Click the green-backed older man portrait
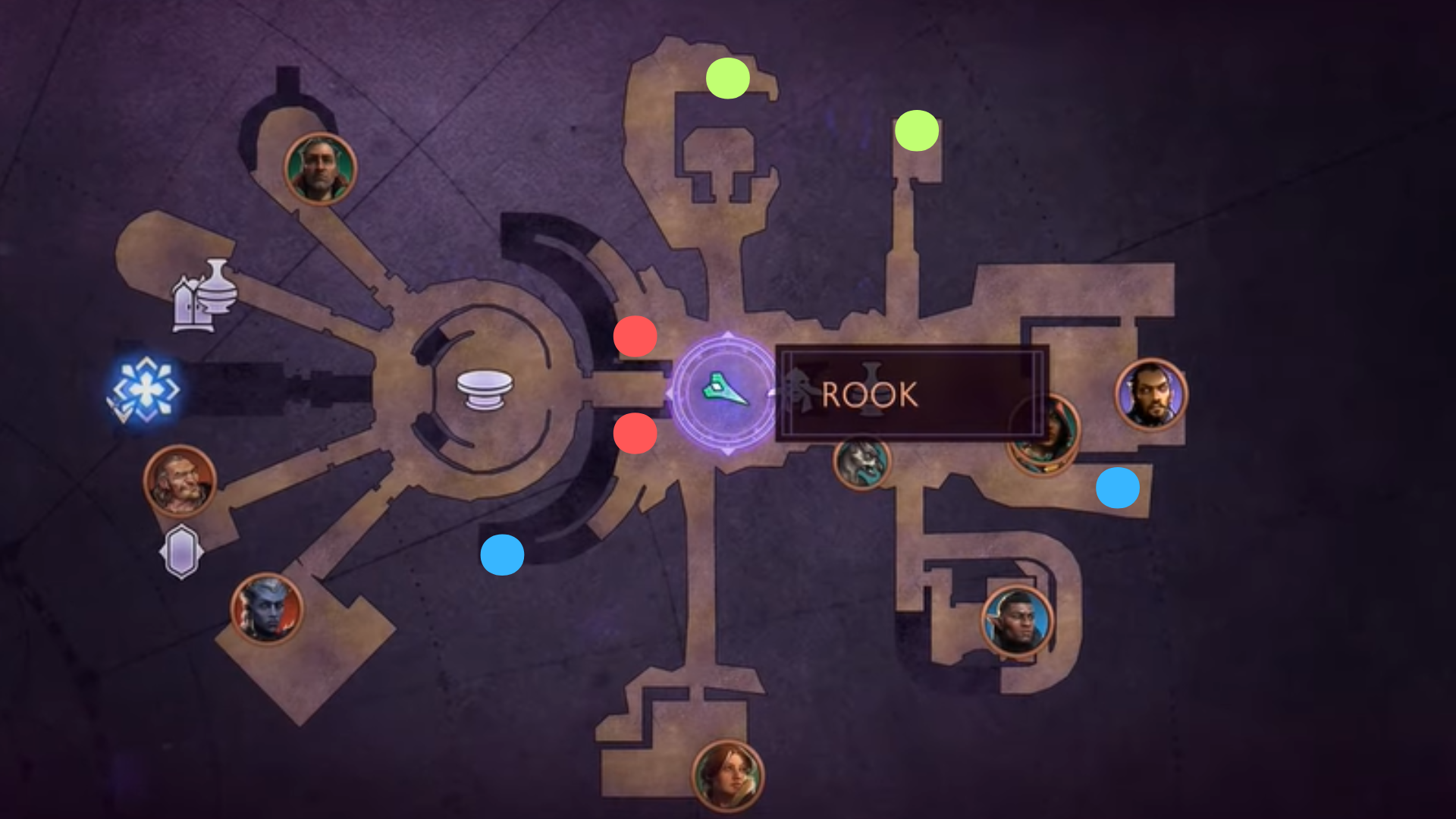 coord(320,169)
